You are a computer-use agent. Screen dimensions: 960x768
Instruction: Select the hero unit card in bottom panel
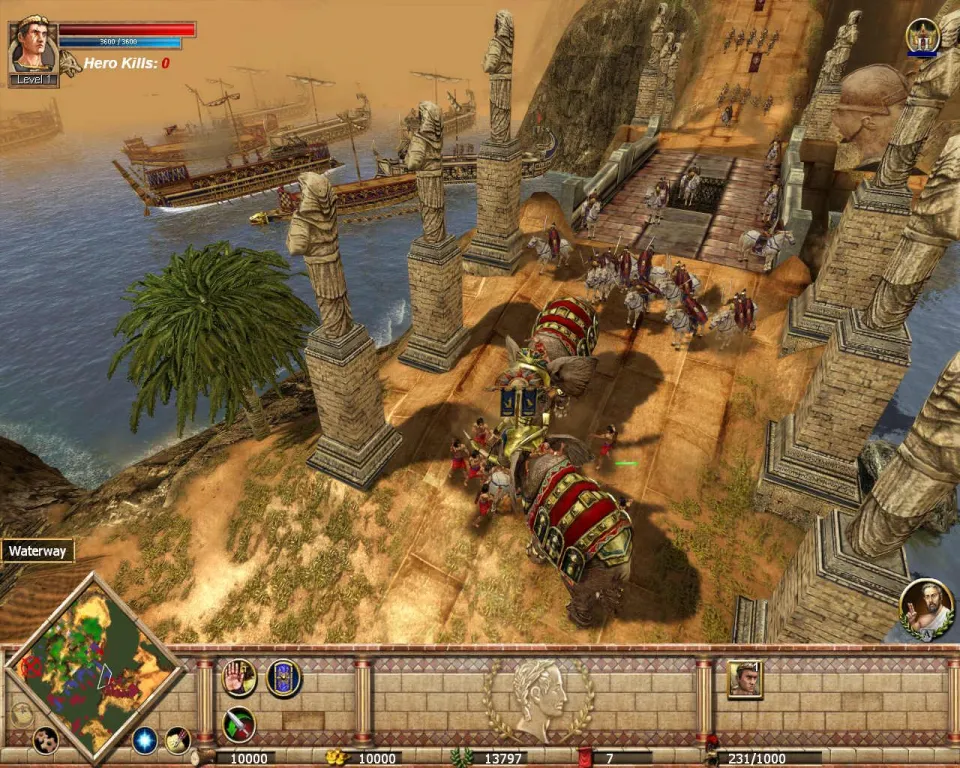[x=744, y=679]
